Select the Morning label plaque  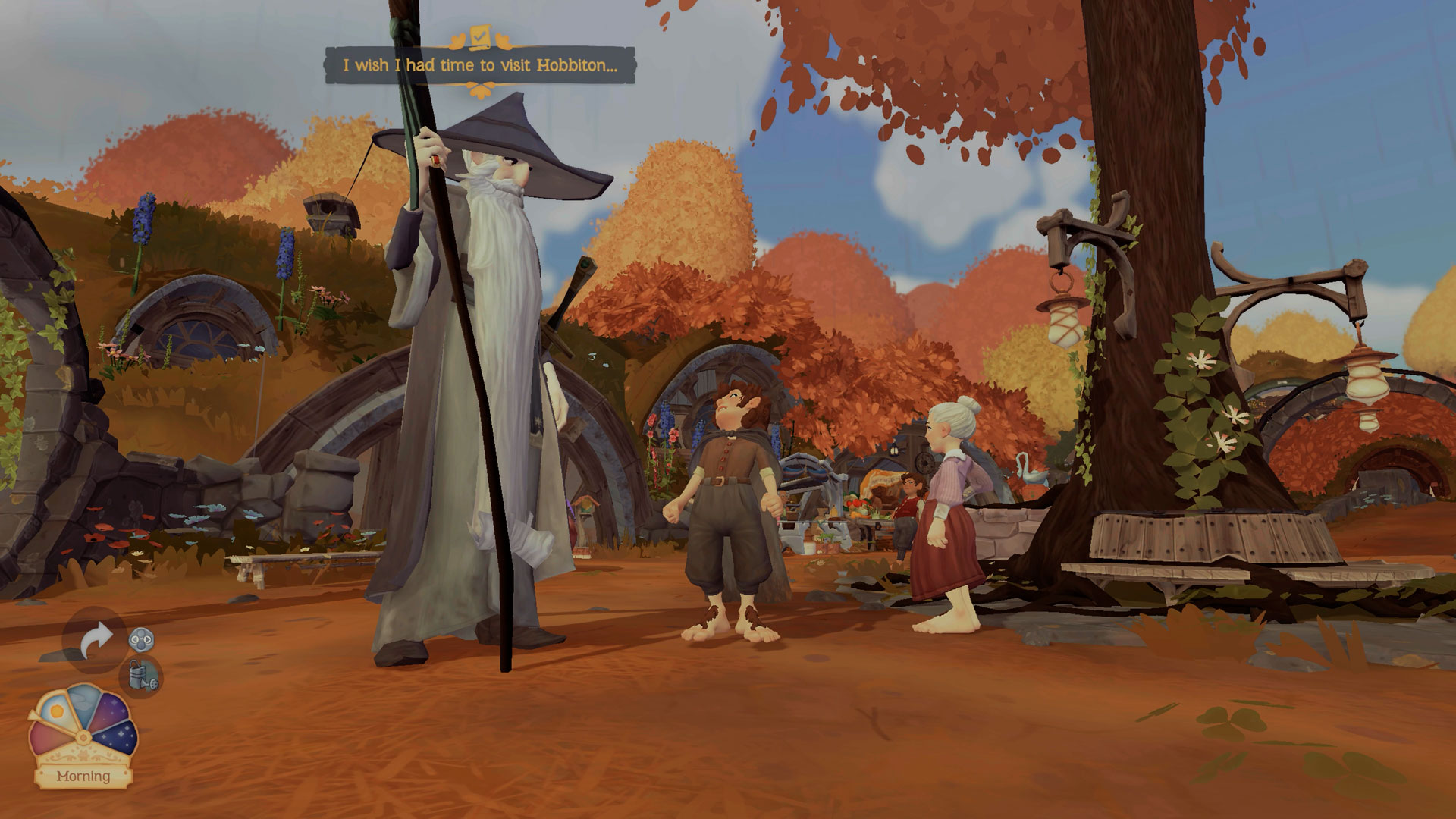pyautogui.click(x=84, y=777)
